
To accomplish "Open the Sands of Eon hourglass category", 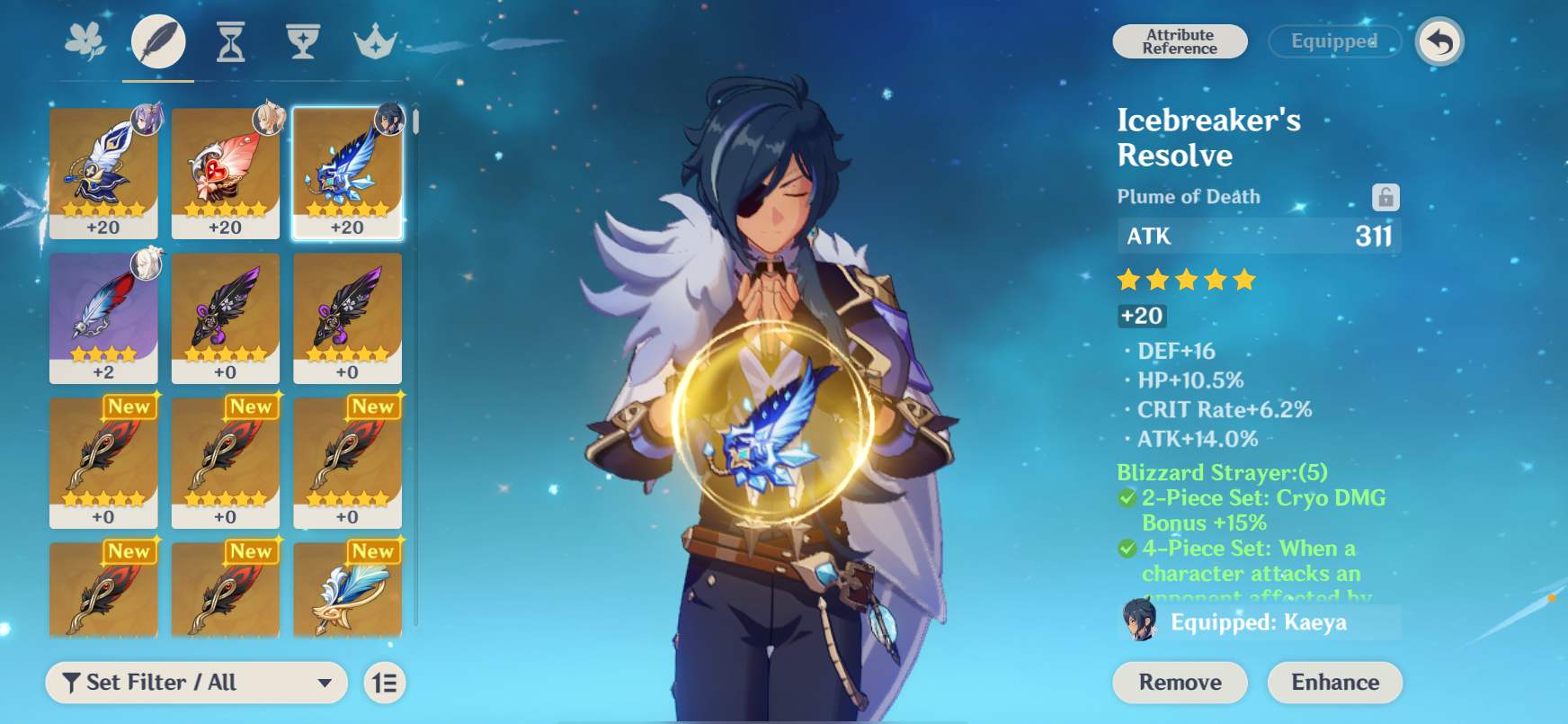I will coord(231,40).
